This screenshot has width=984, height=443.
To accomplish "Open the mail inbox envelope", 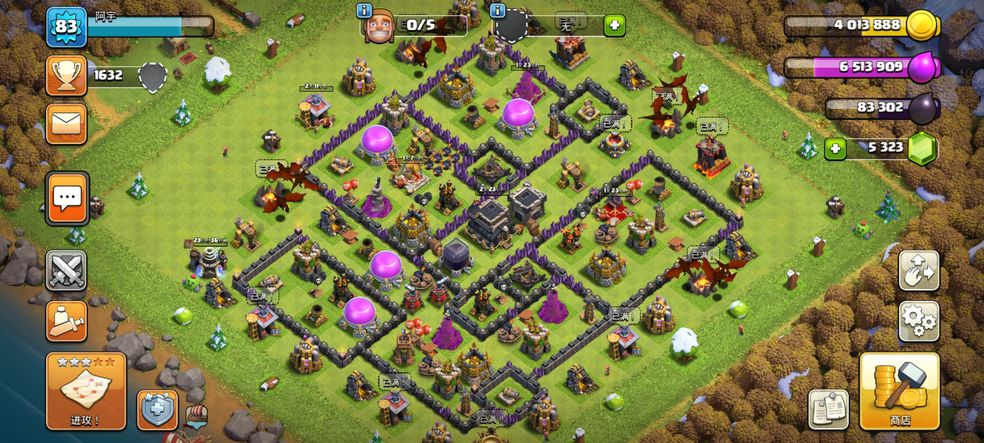I will [66, 122].
